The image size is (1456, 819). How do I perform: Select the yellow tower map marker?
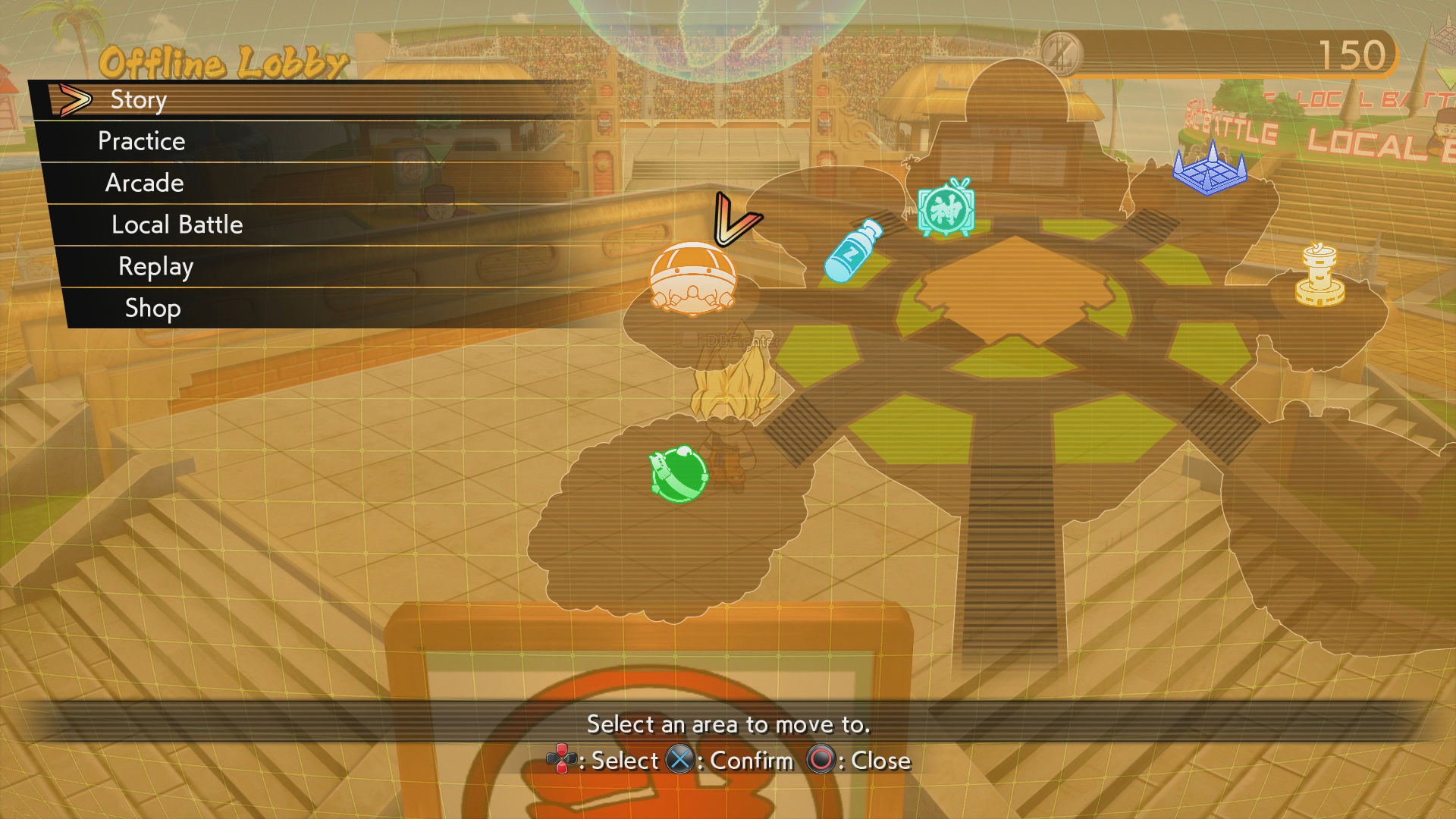[x=1319, y=276]
